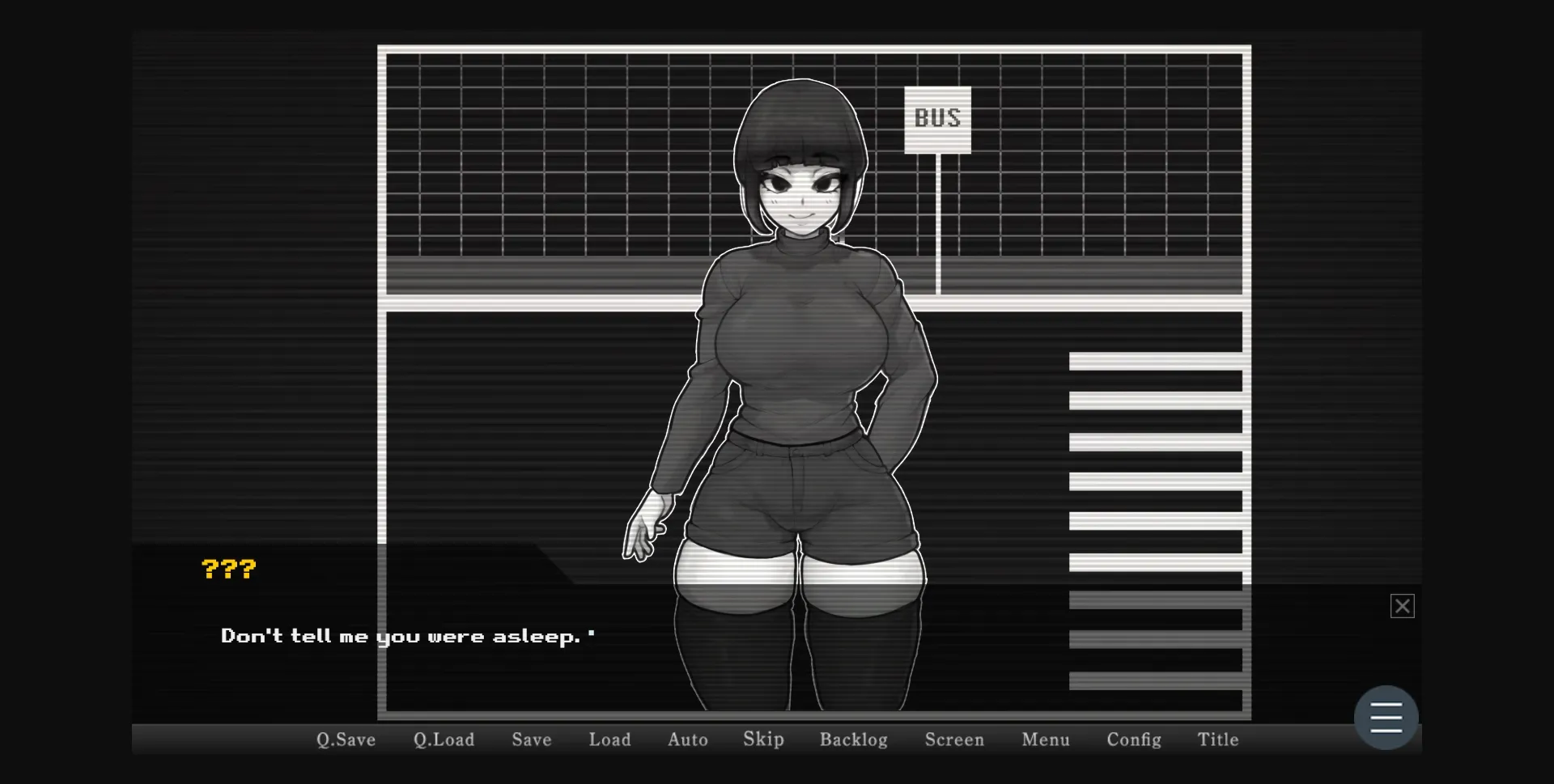Enable Skip mode
Screen dimensions: 1554x784
click(x=762, y=739)
